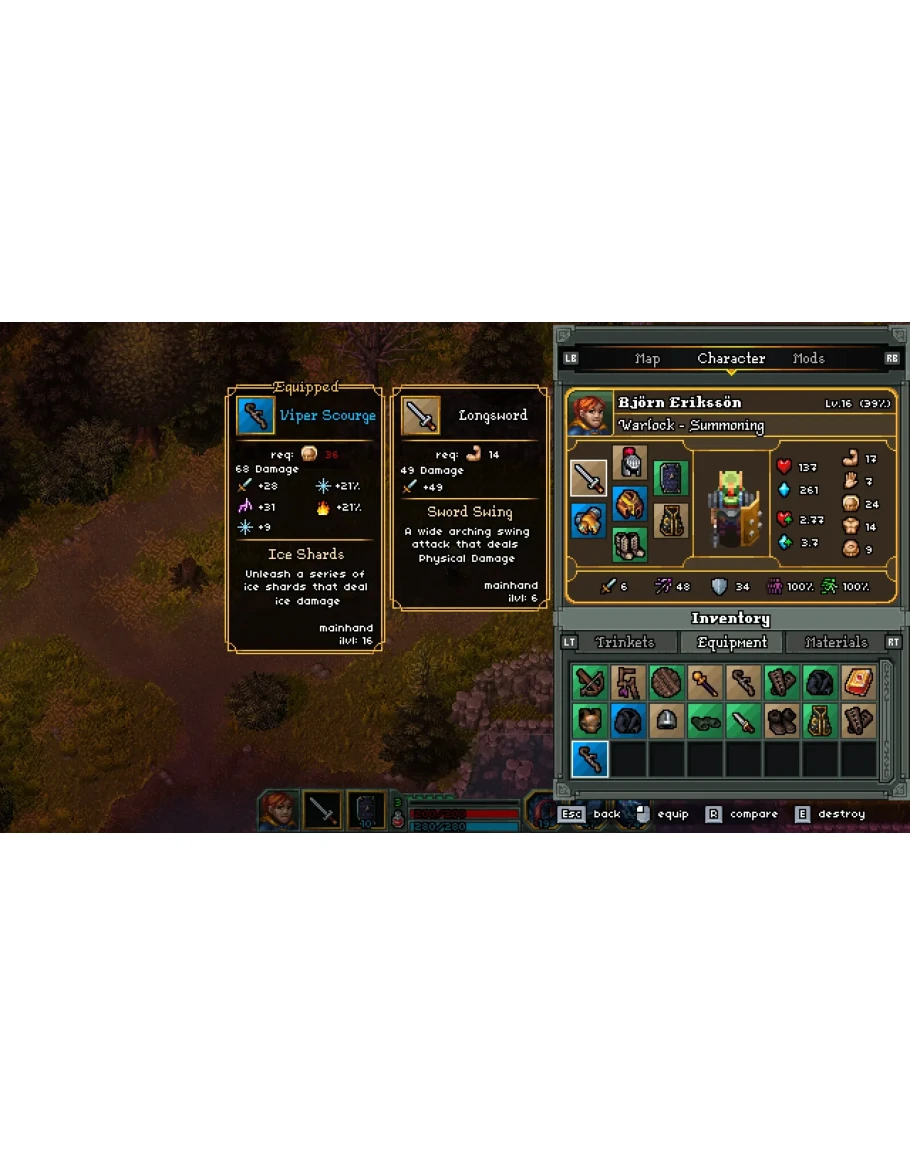Screen dimensions: 910x1155
Task: Select the gold-tipped scepter in inventory
Action: click(704, 682)
